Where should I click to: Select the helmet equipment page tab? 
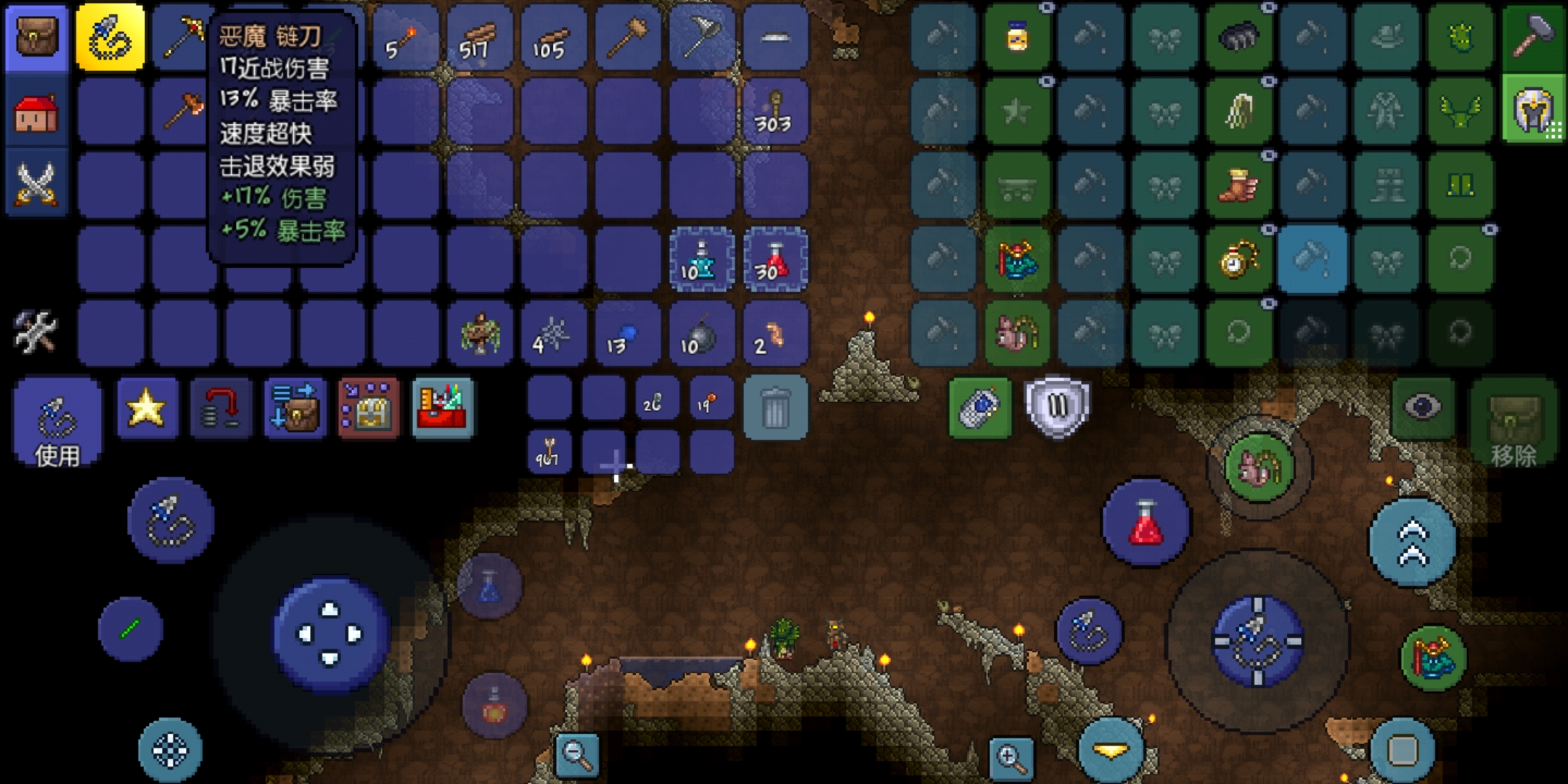(x=1533, y=110)
